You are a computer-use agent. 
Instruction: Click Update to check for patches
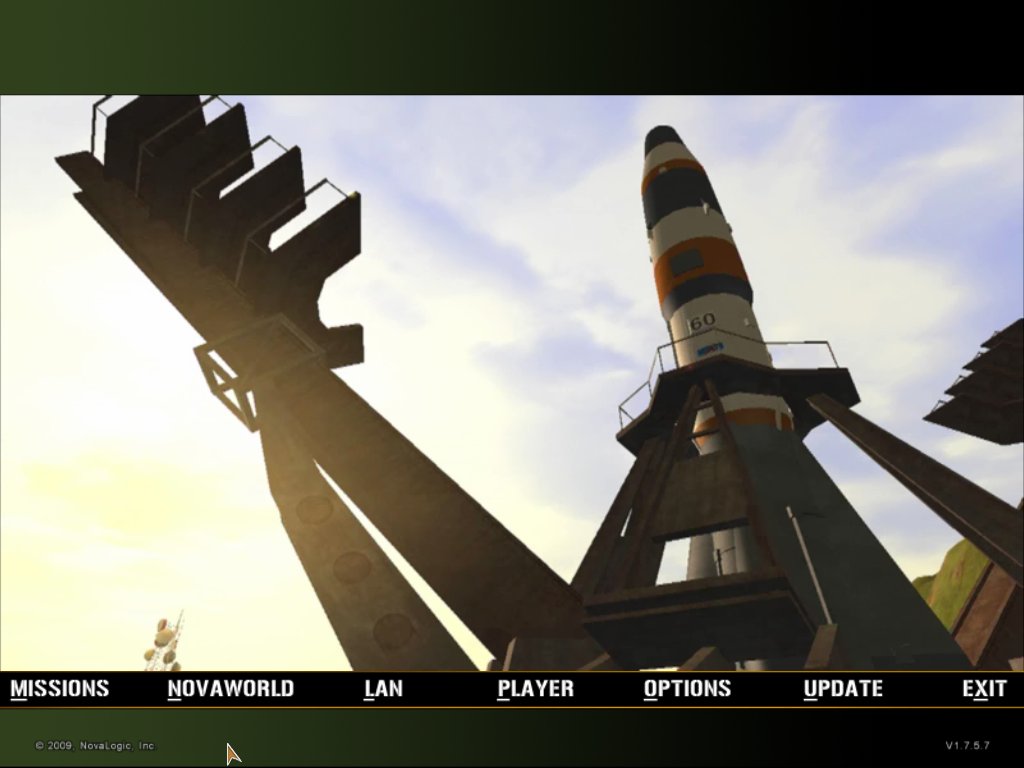click(x=843, y=688)
